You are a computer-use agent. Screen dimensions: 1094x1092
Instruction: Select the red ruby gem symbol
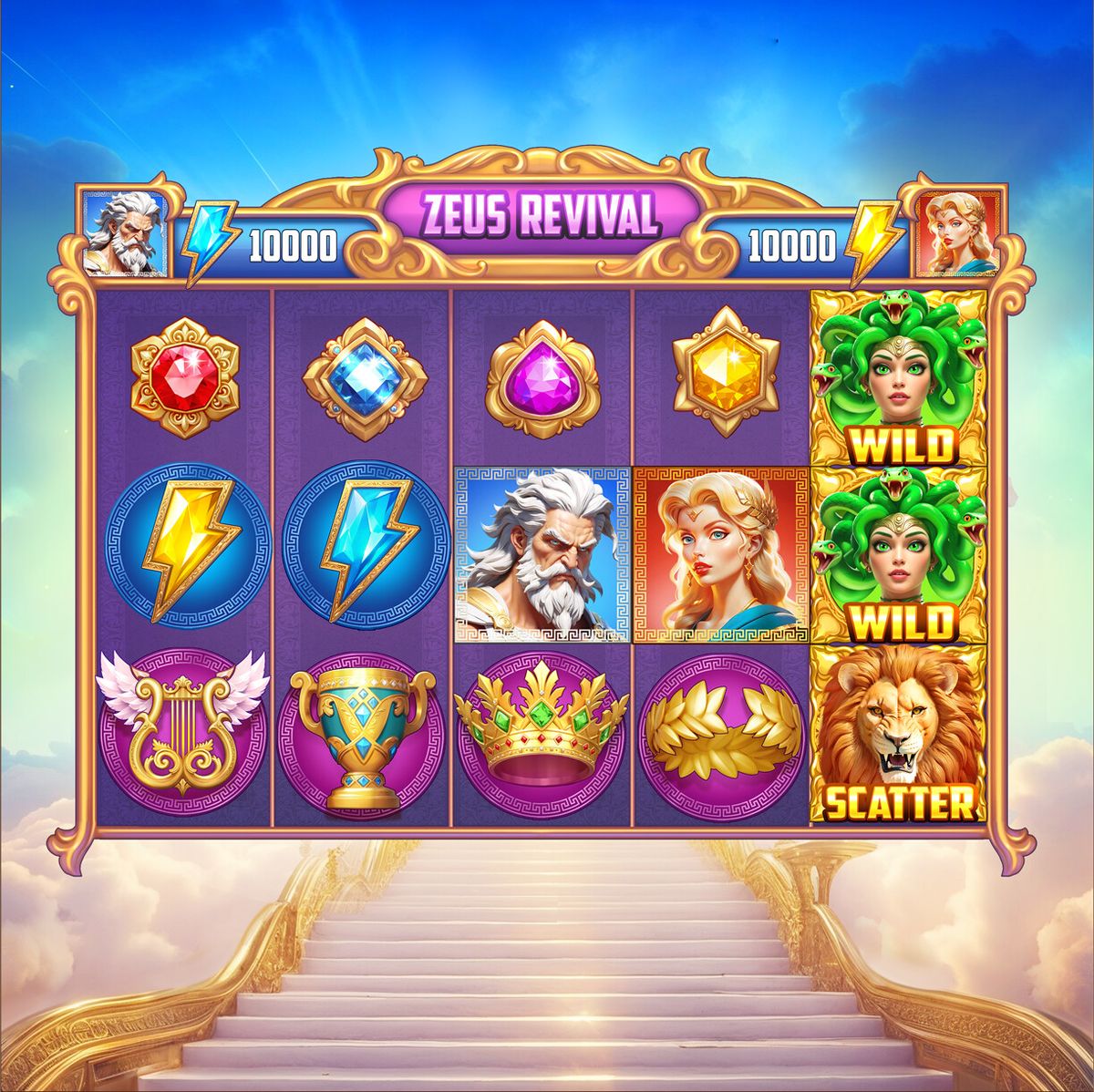coord(184,378)
